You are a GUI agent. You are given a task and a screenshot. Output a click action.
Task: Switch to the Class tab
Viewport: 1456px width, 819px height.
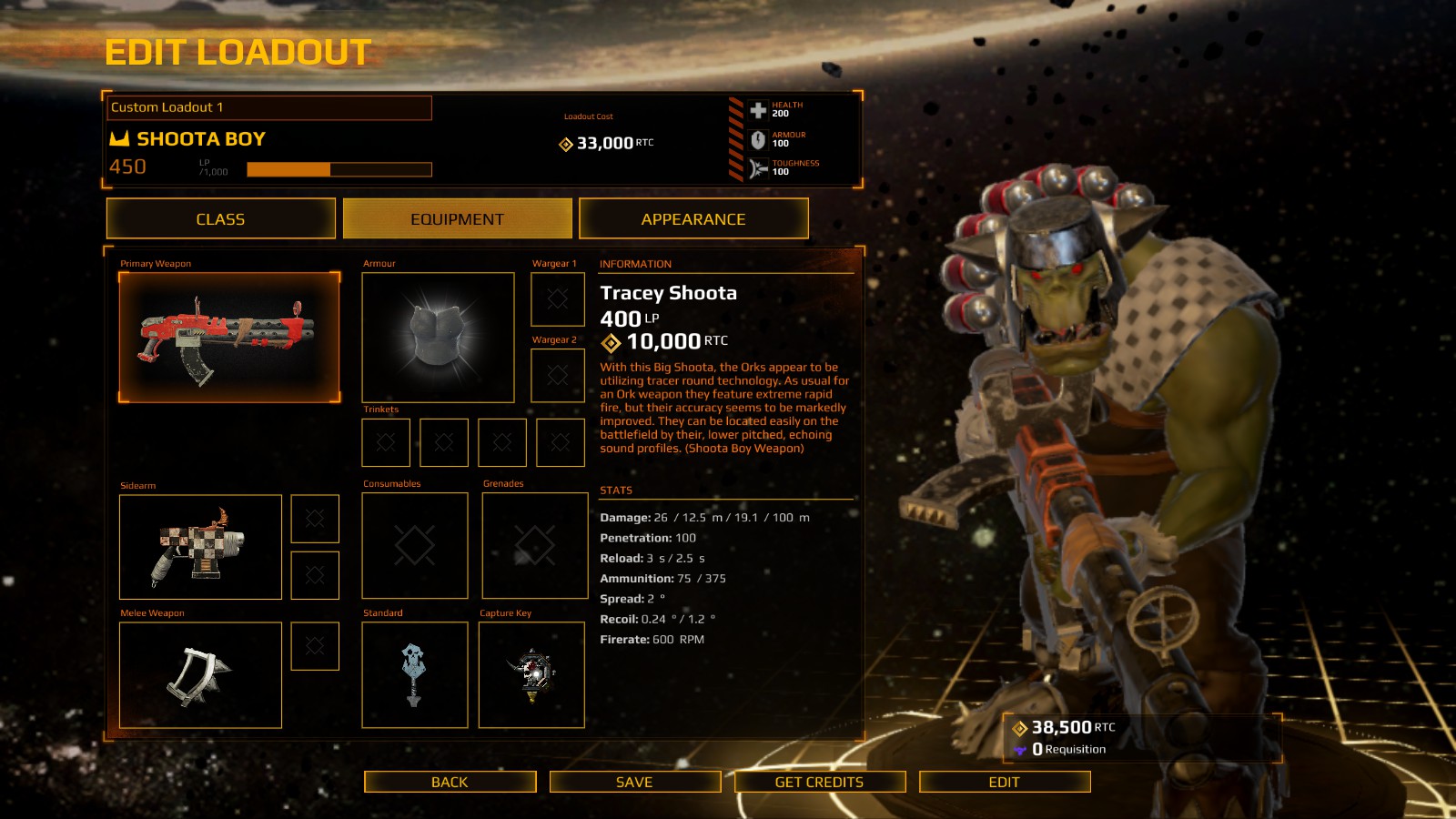[x=220, y=219]
